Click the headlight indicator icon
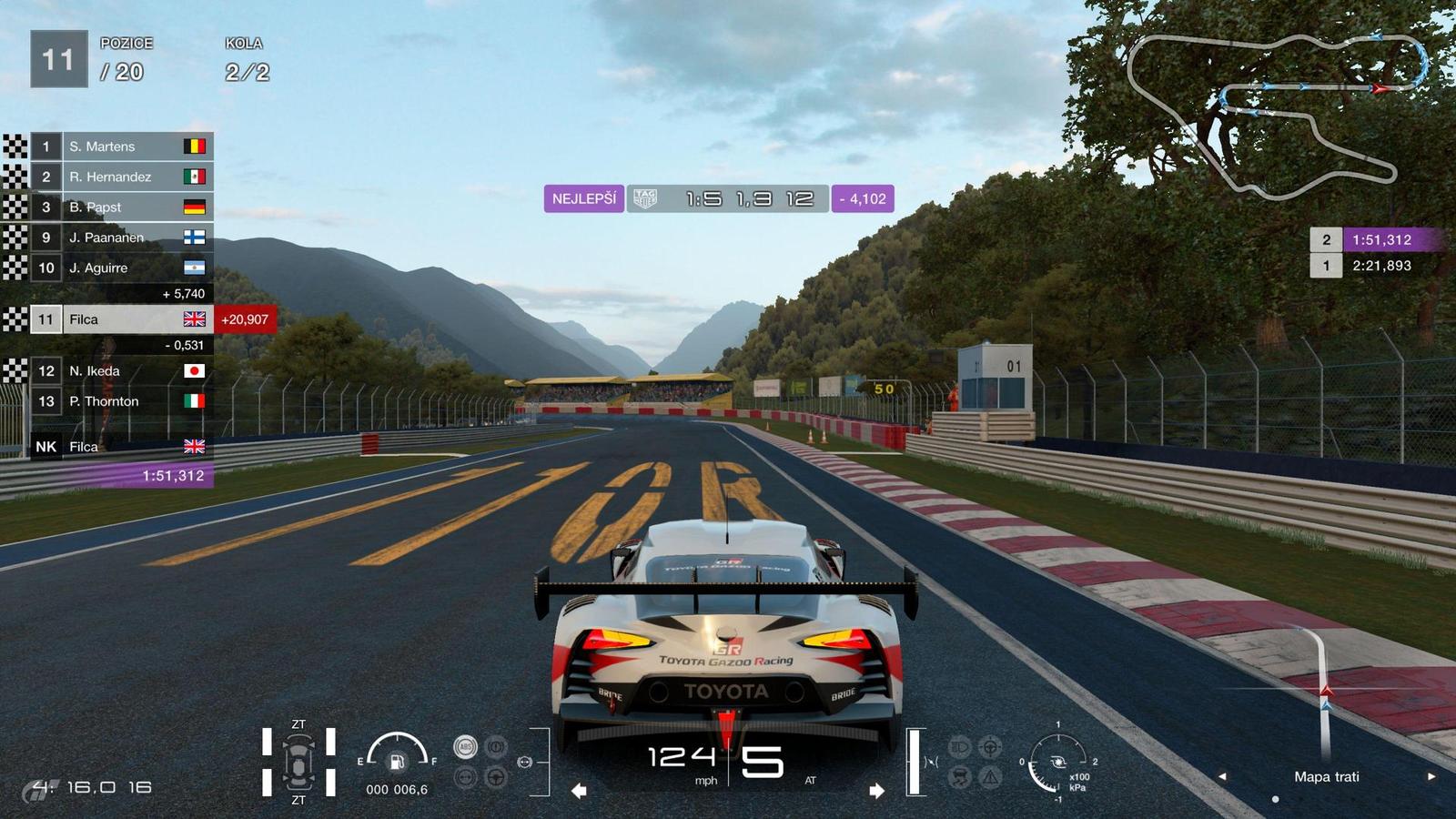This screenshot has width=1456, height=819. point(960,747)
